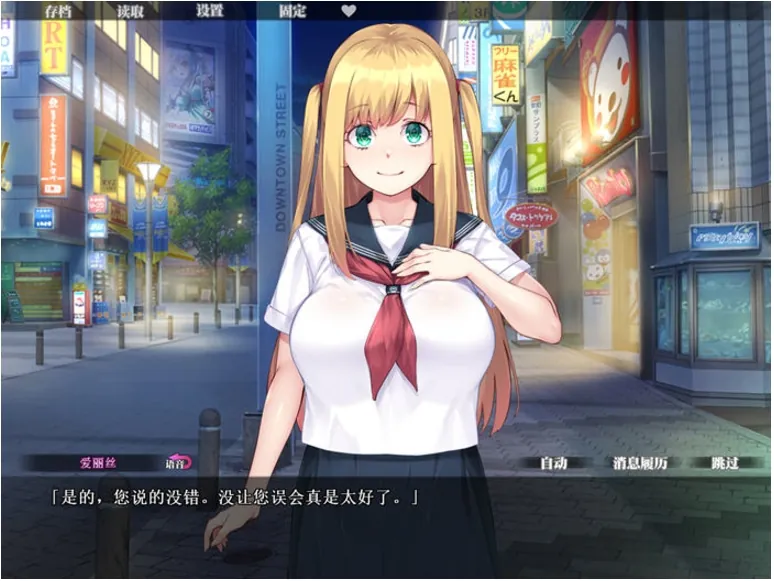Click the heart icon in top bar
This screenshot has width=774, height=581.
click(349, 11)
